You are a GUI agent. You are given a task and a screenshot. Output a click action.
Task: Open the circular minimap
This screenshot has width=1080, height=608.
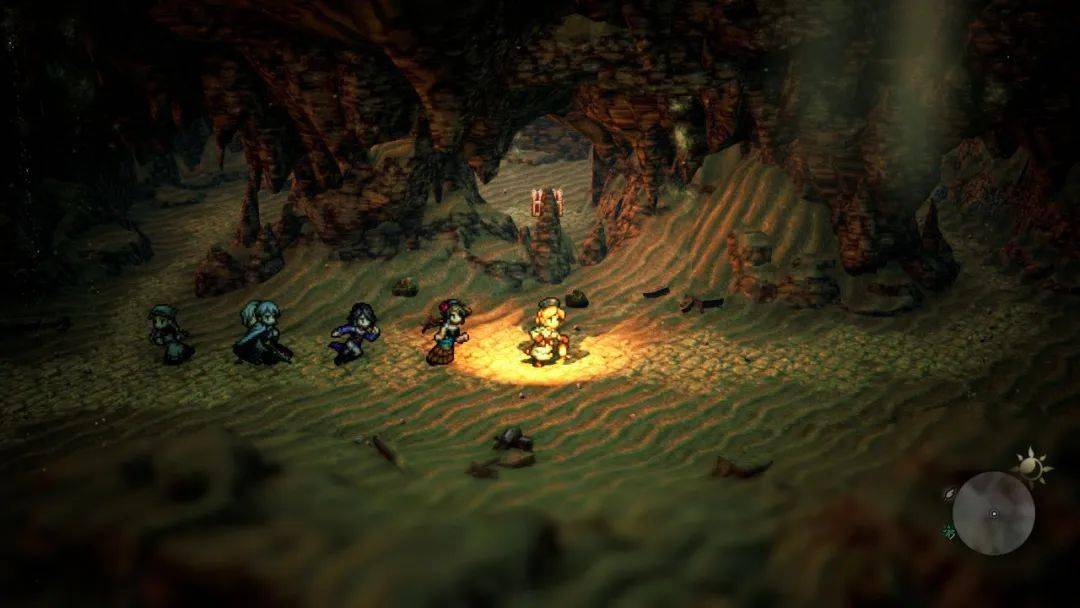[x=993, y=513]
